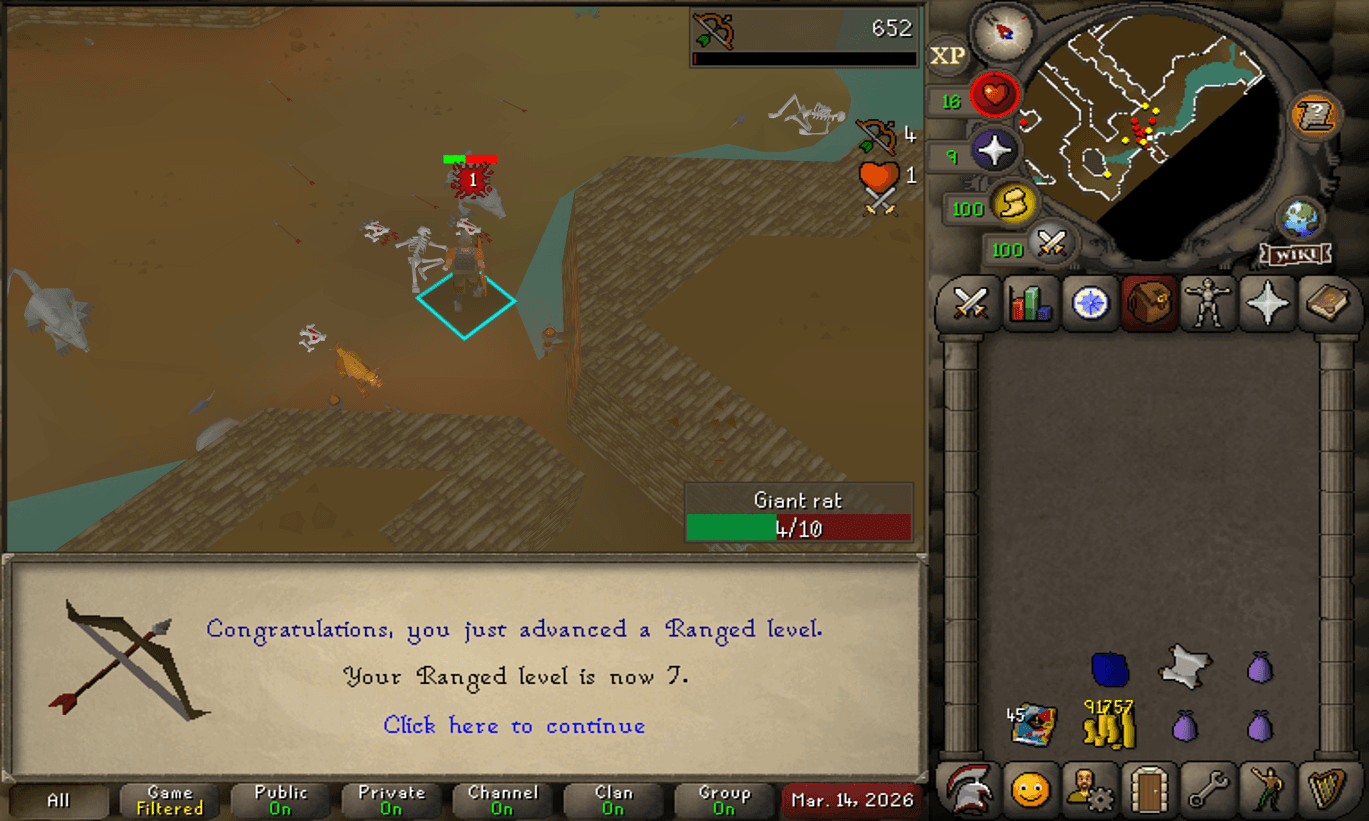Click the dark blue item in inventory

[x=1109, y=668]
